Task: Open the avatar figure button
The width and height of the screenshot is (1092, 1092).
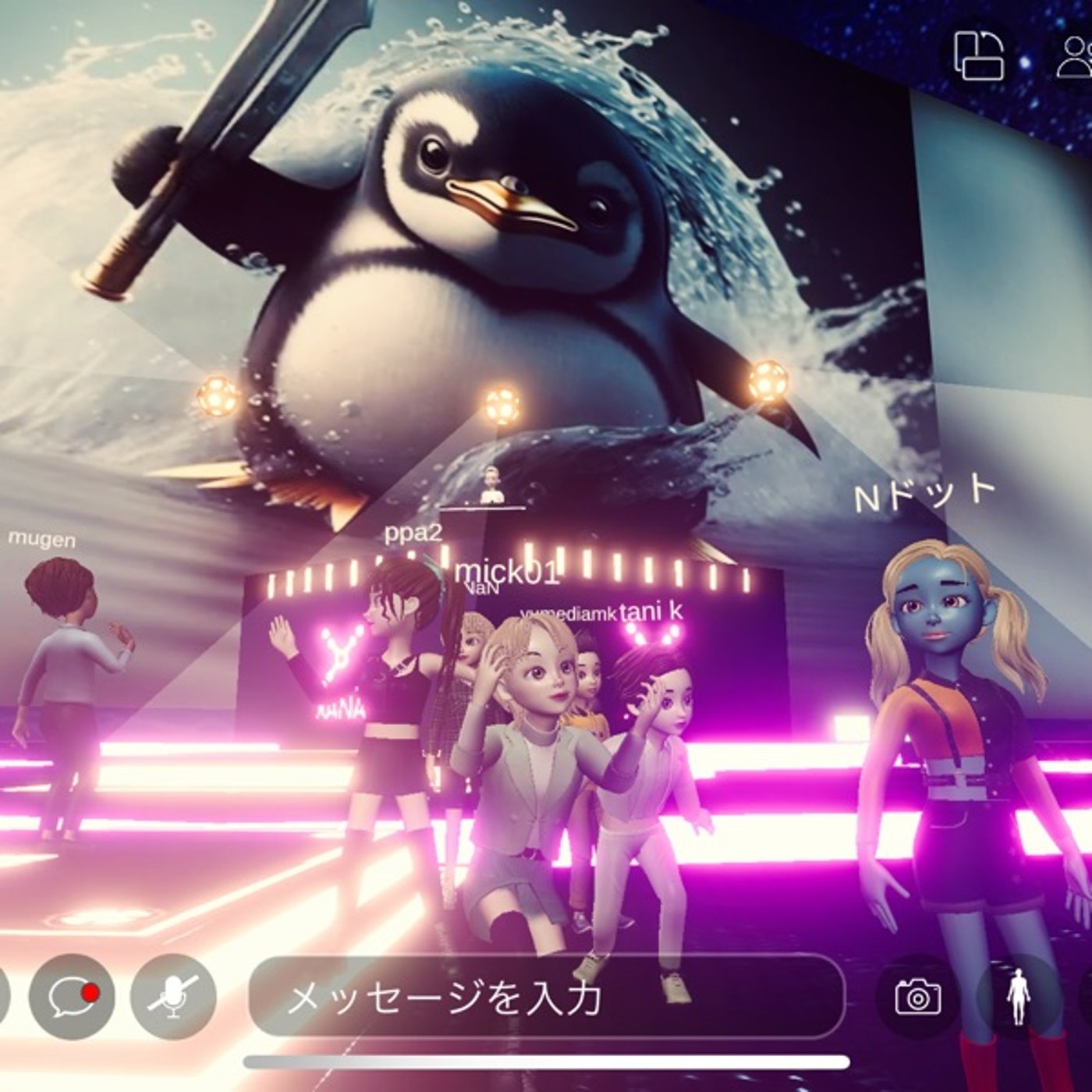Action: [x=1018, y=996]
